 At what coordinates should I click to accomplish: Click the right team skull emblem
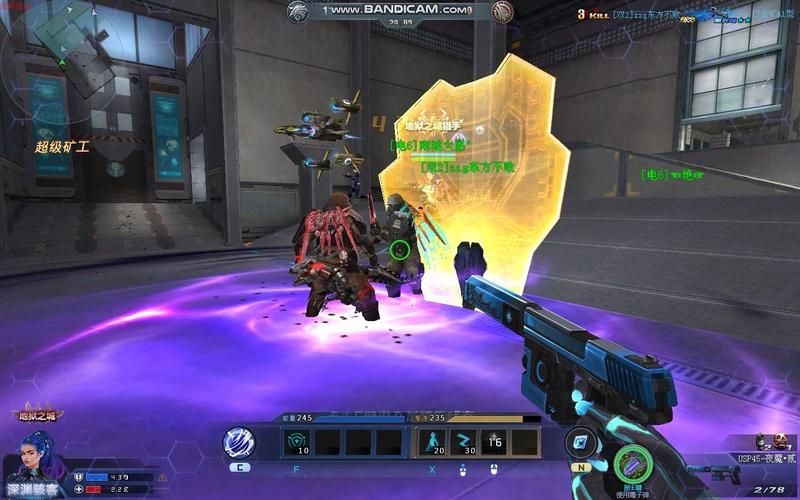coord(502,11)
